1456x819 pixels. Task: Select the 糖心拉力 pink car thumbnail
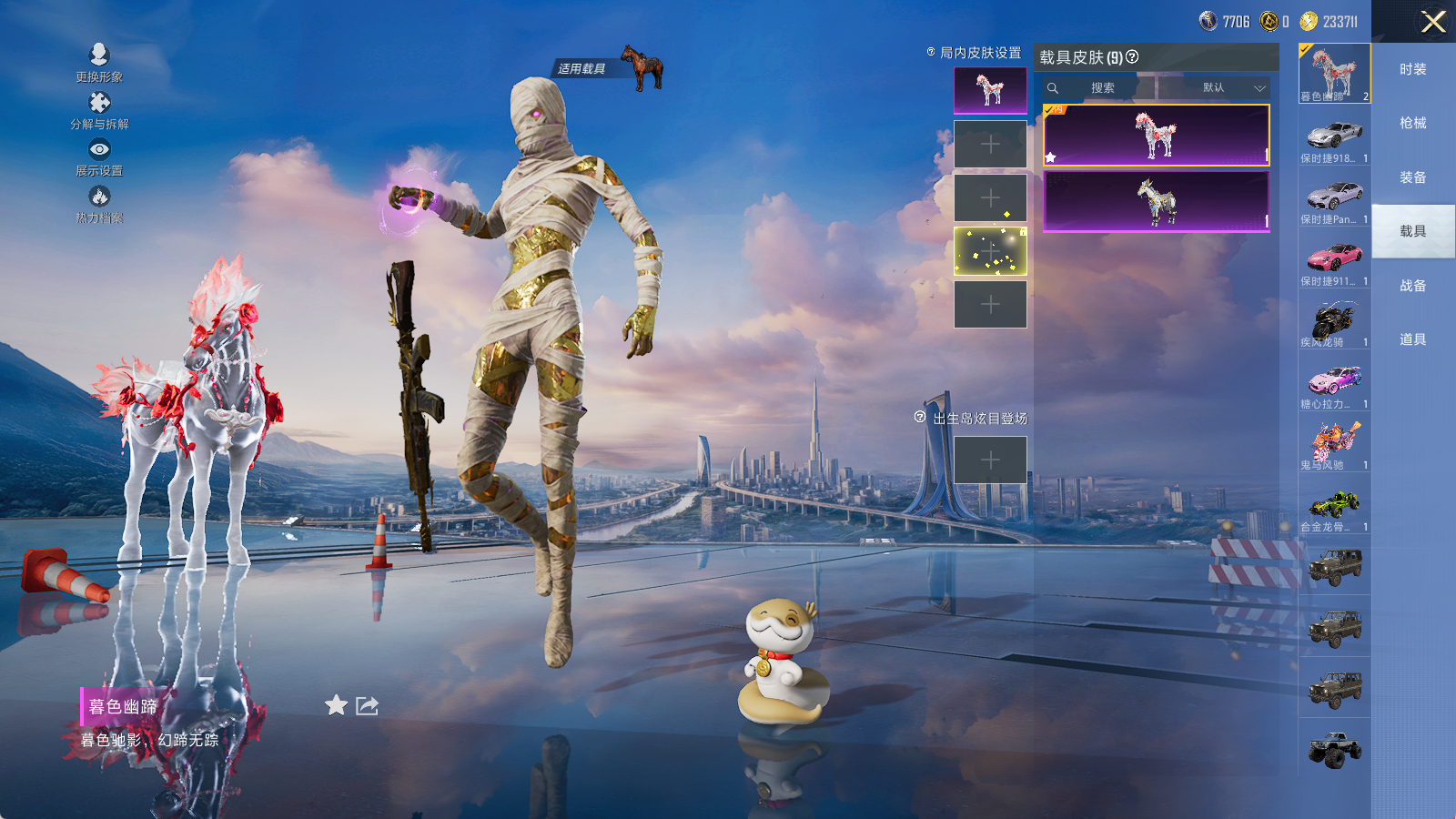pyautogui.click(x=1334, y=383)
